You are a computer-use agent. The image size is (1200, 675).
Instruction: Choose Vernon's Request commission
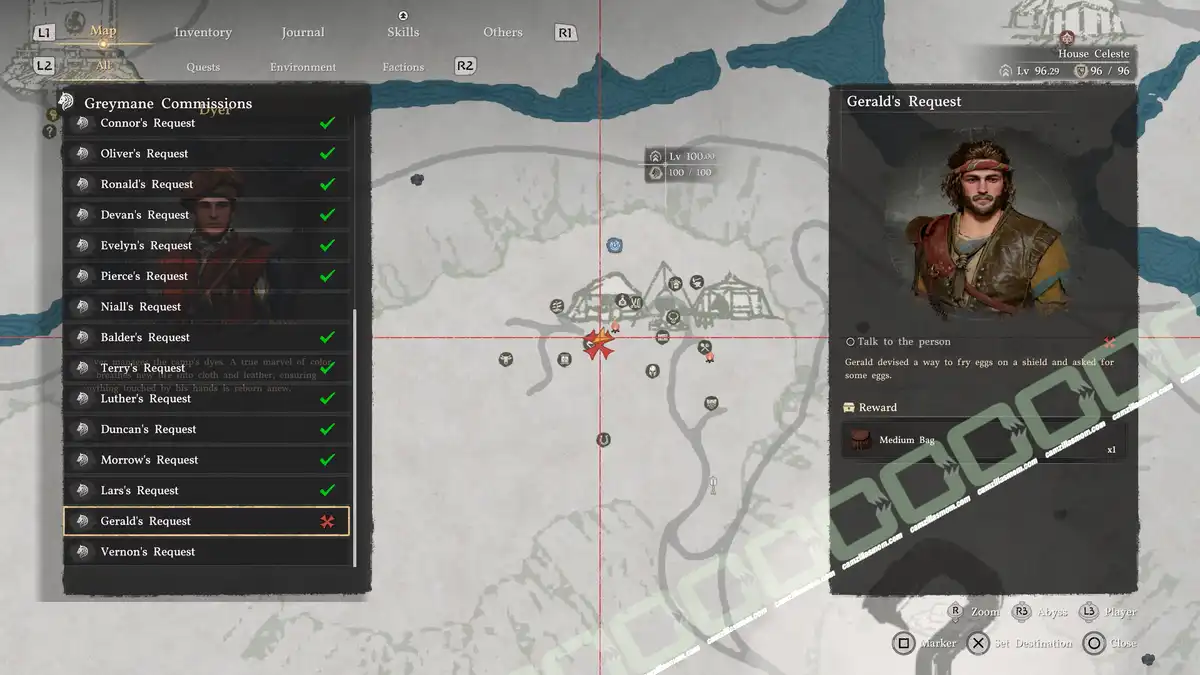point(207,552)
